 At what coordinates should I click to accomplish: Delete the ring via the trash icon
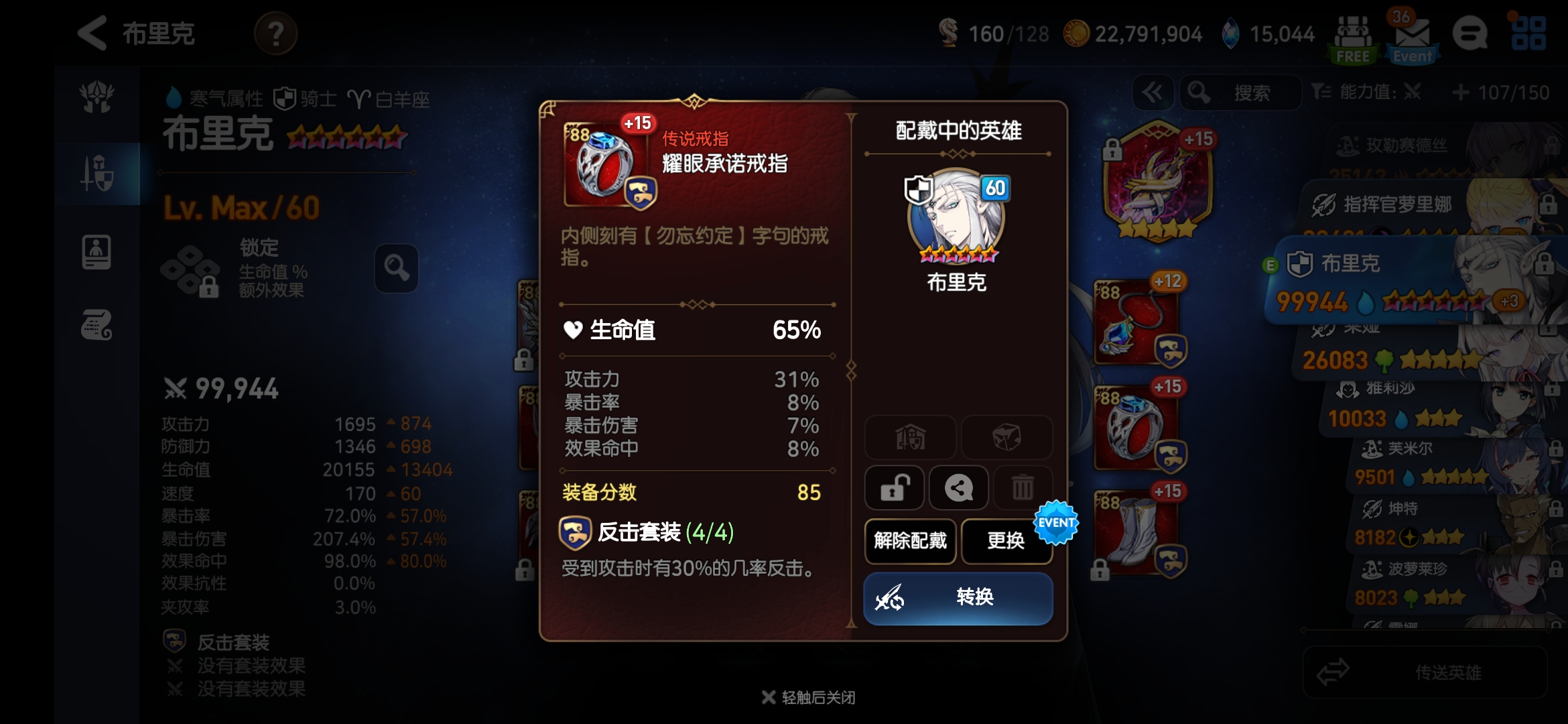1023,488
